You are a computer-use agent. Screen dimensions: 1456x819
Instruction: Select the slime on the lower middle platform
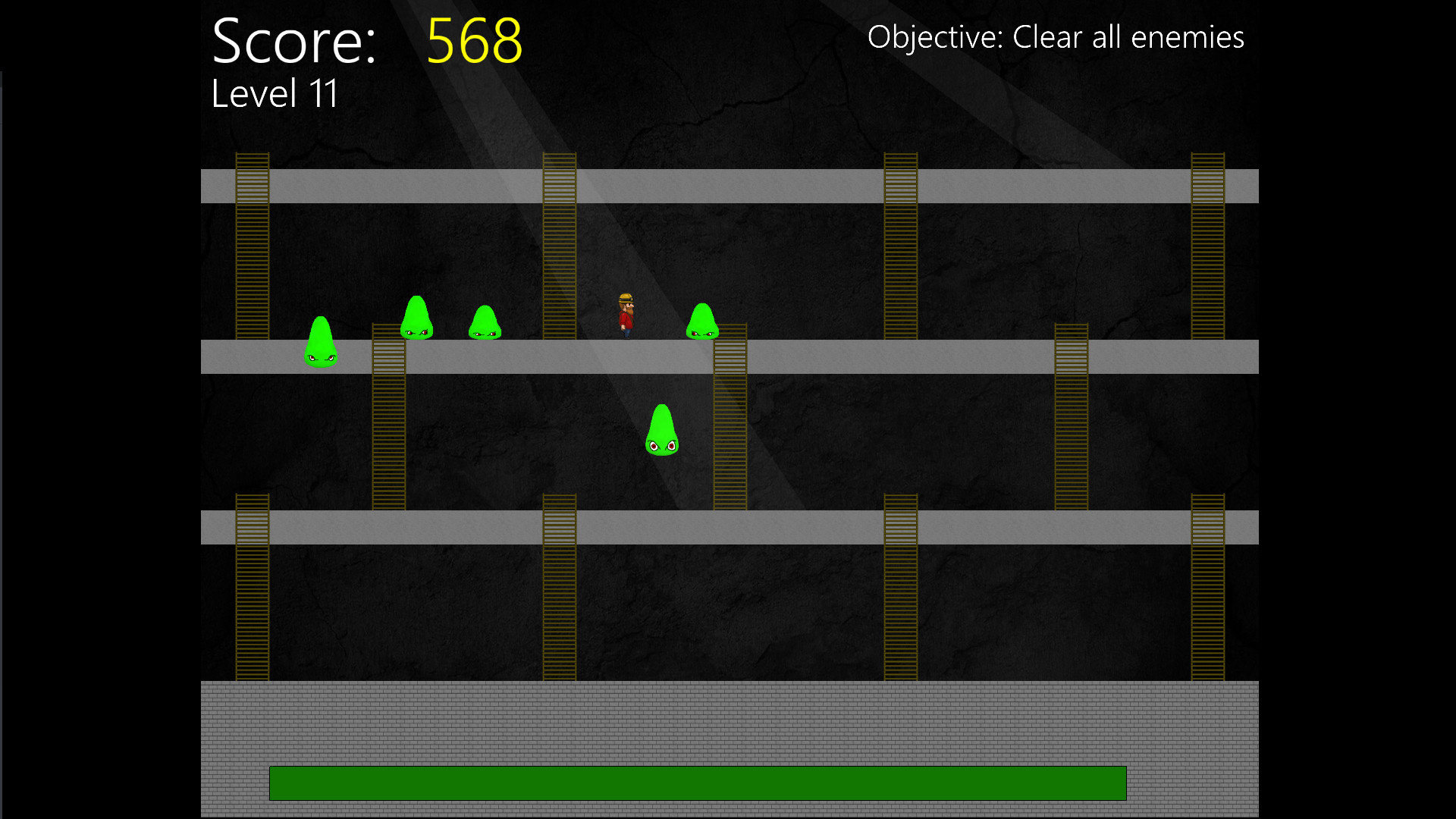(661, 430)
